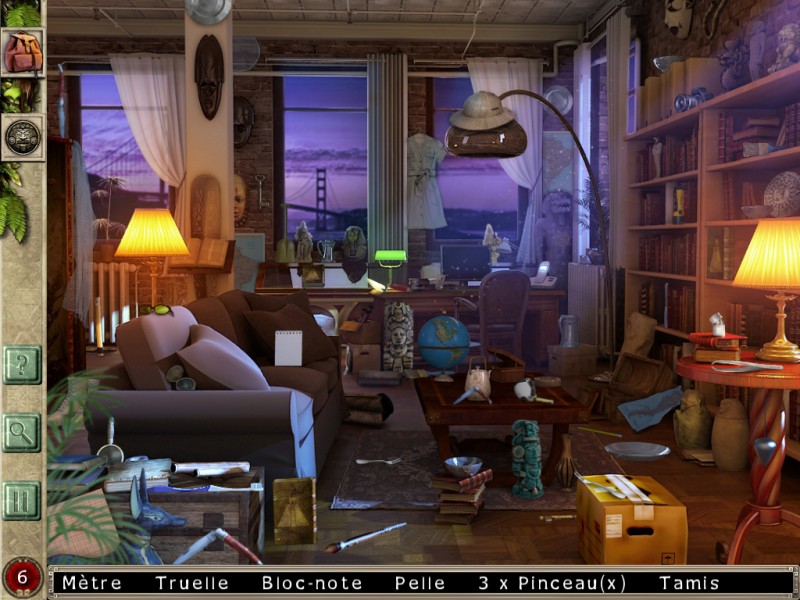
Task: Choose the '3 x Pinceau(x)' list entry
Action: 552,583
